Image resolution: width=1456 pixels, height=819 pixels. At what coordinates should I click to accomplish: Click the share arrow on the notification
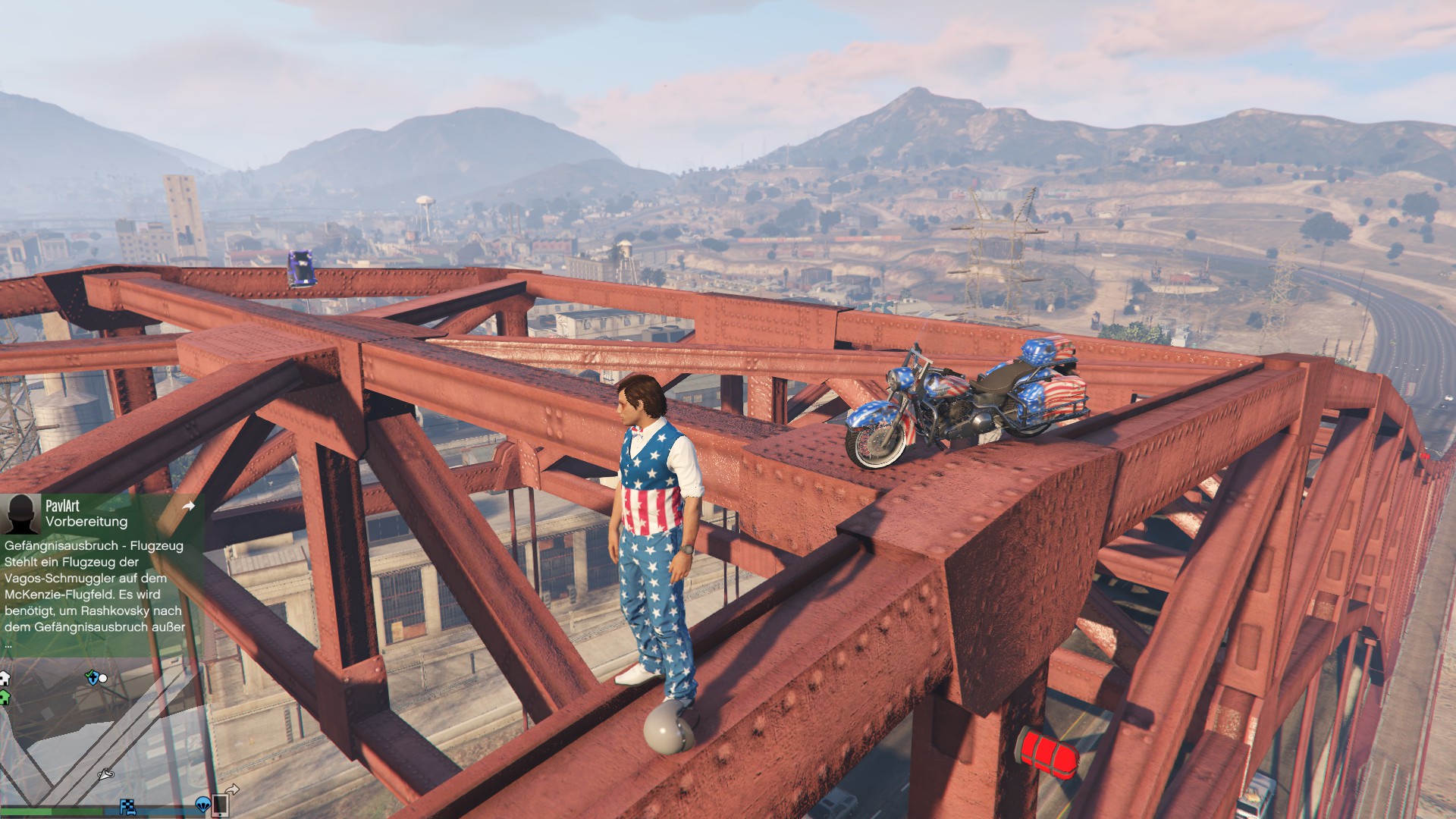(189, 506)
